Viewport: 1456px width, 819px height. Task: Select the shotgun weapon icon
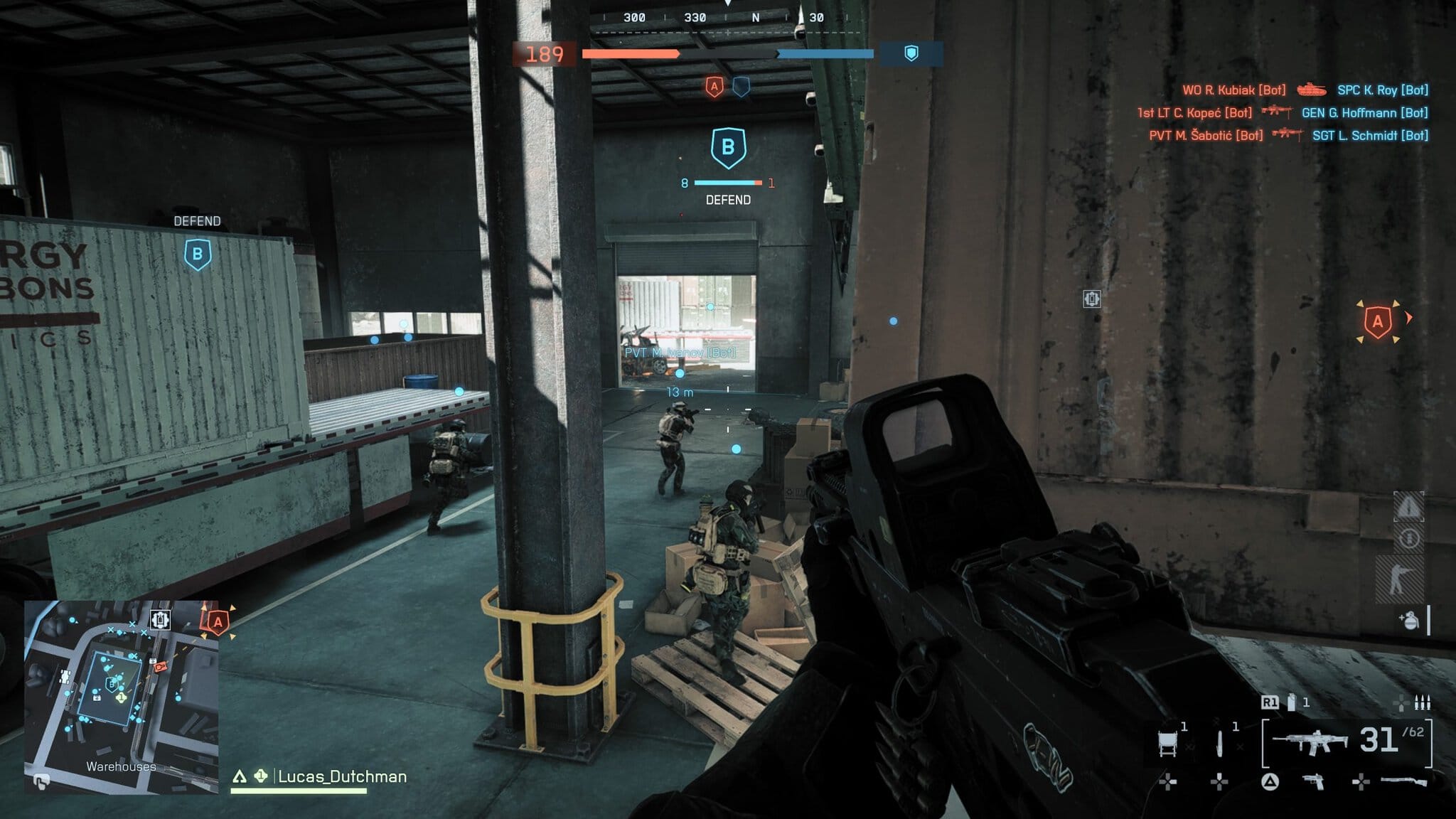click(1403, 782)
